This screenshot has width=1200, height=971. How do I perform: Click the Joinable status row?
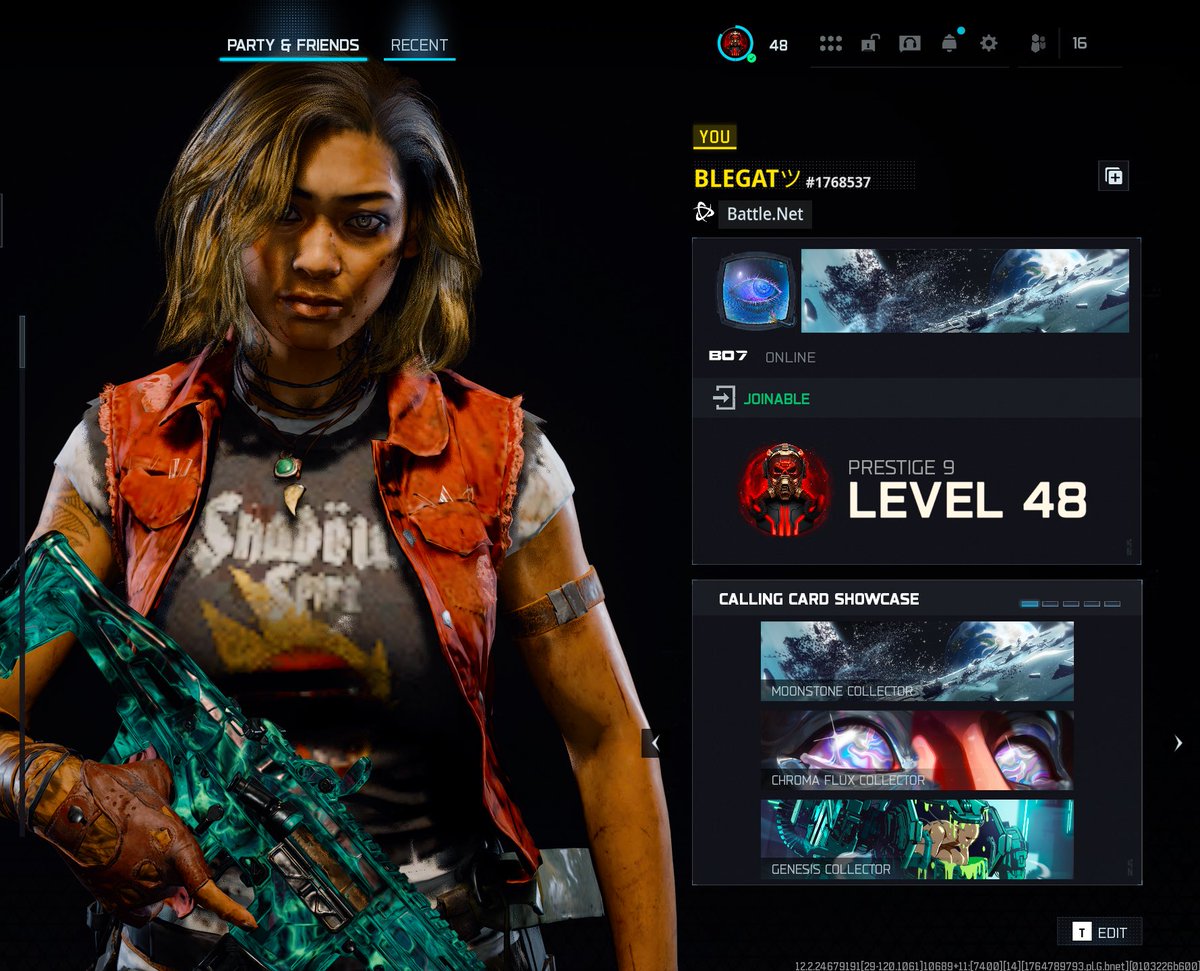916,399
